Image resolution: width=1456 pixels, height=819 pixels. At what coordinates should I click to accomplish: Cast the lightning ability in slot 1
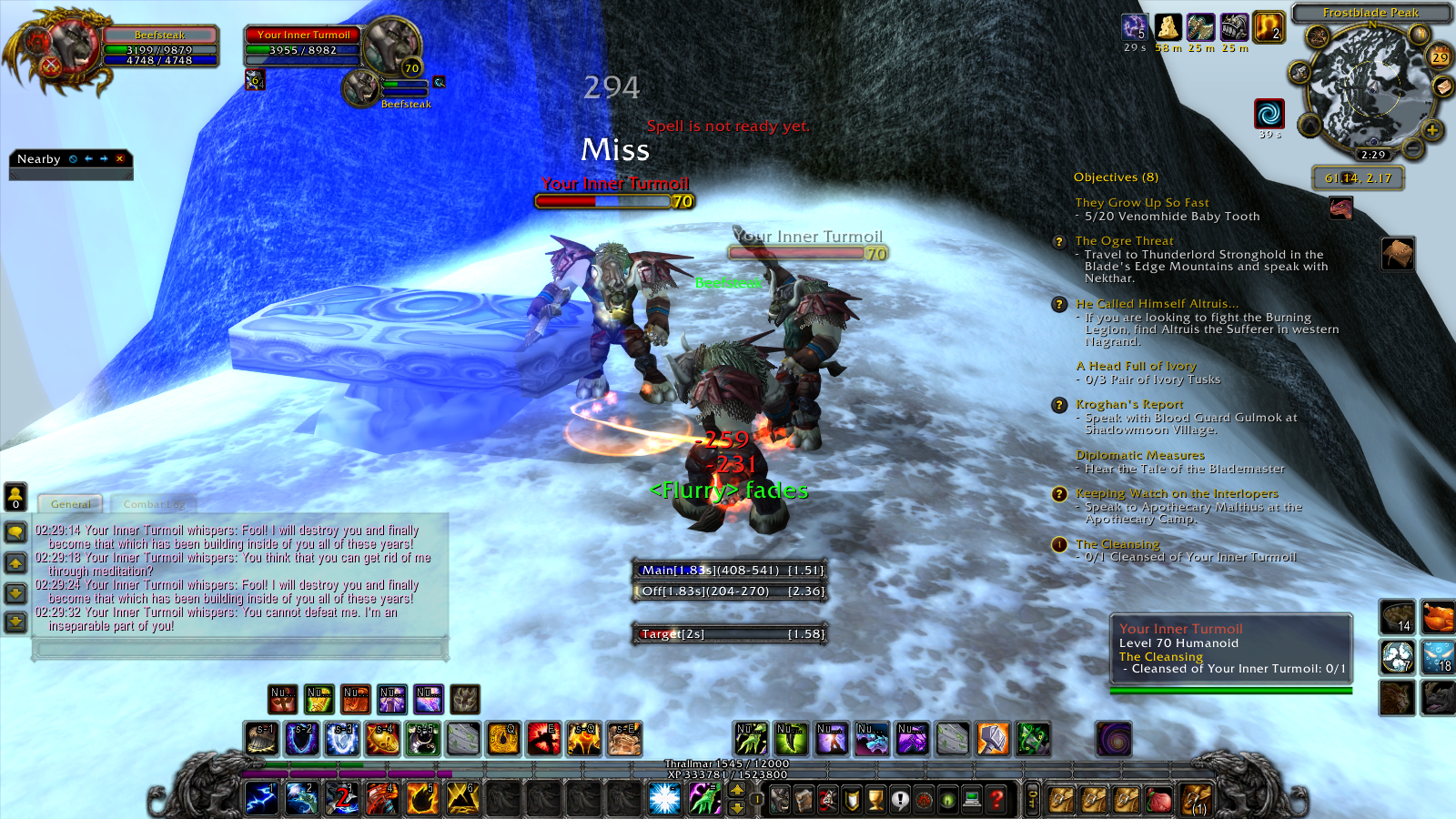[262, 798]
